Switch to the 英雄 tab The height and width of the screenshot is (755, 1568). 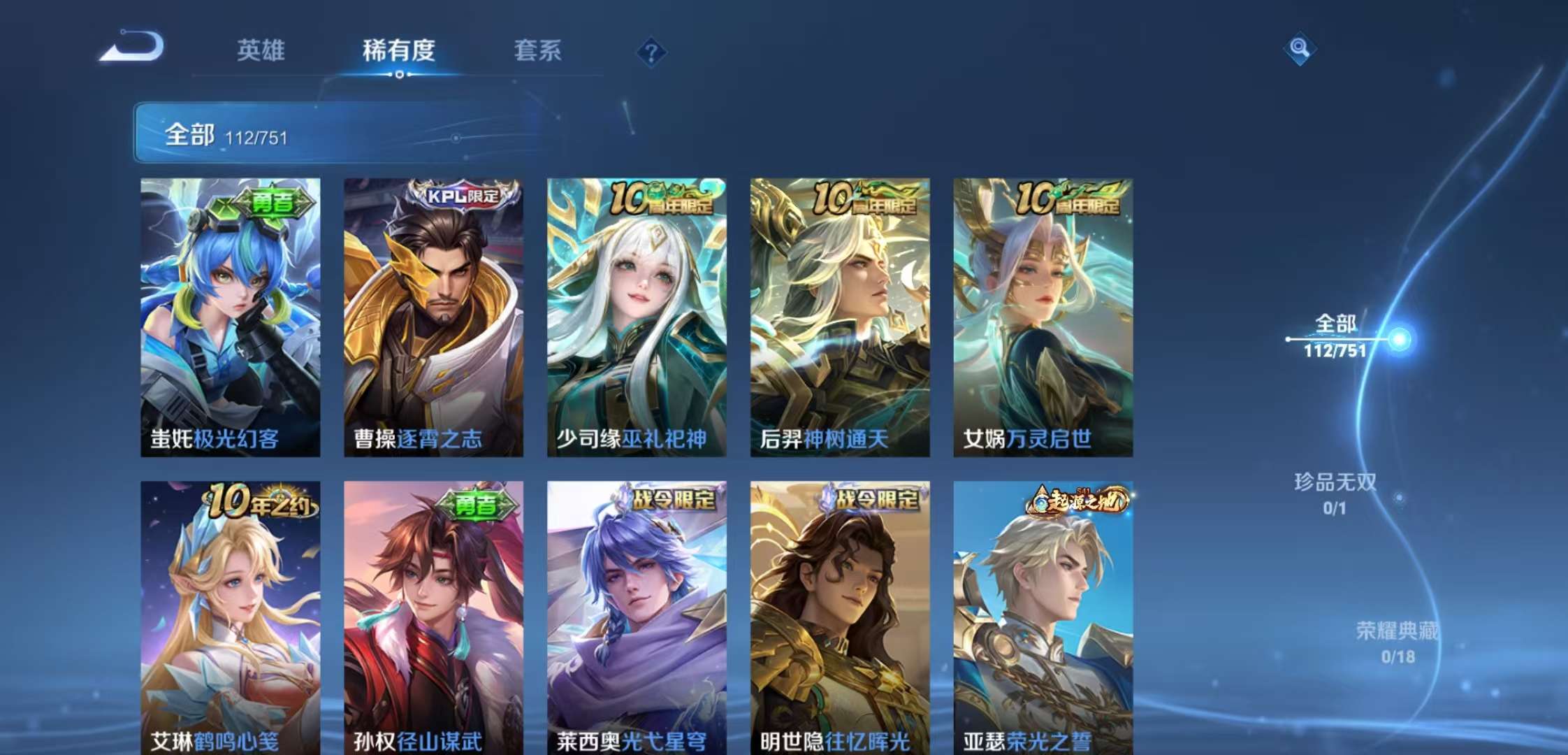pyautogui.click(x=262, y=50)
